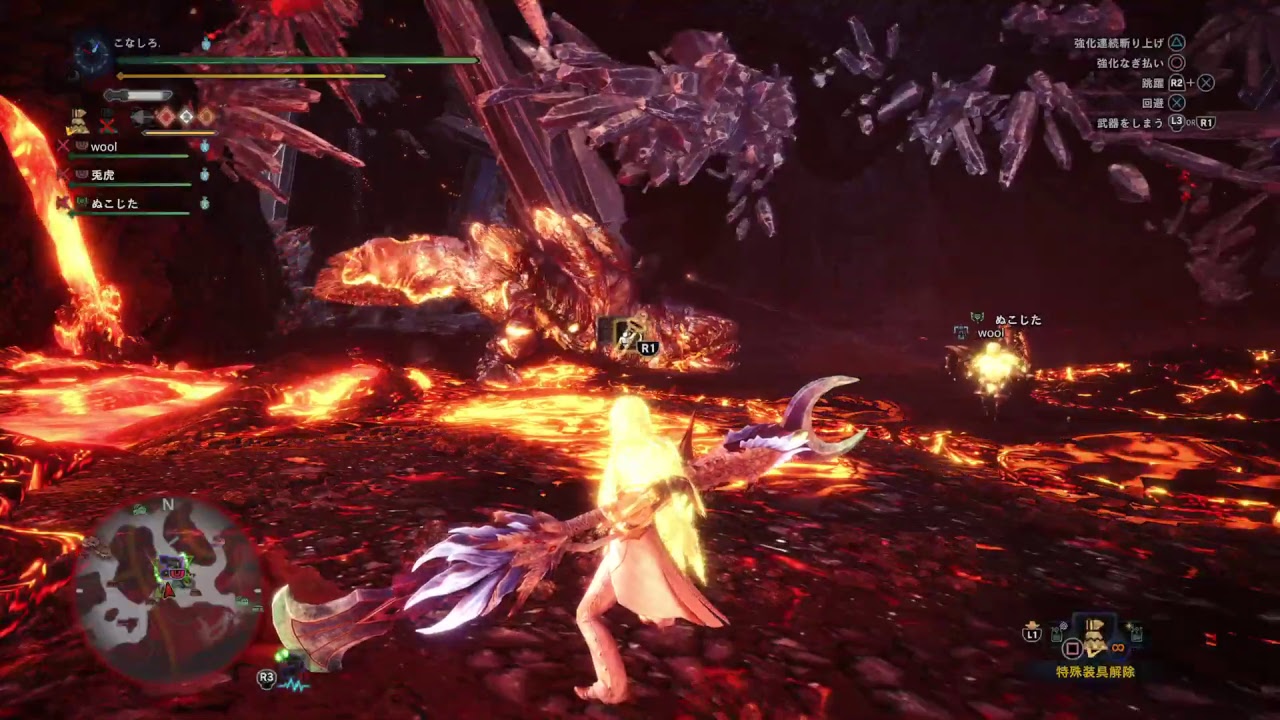This screenshot has height=720, width=1280.
Task: Click the equipped mantle icon below the stamina bar
Action: click(x=79, y=122)
